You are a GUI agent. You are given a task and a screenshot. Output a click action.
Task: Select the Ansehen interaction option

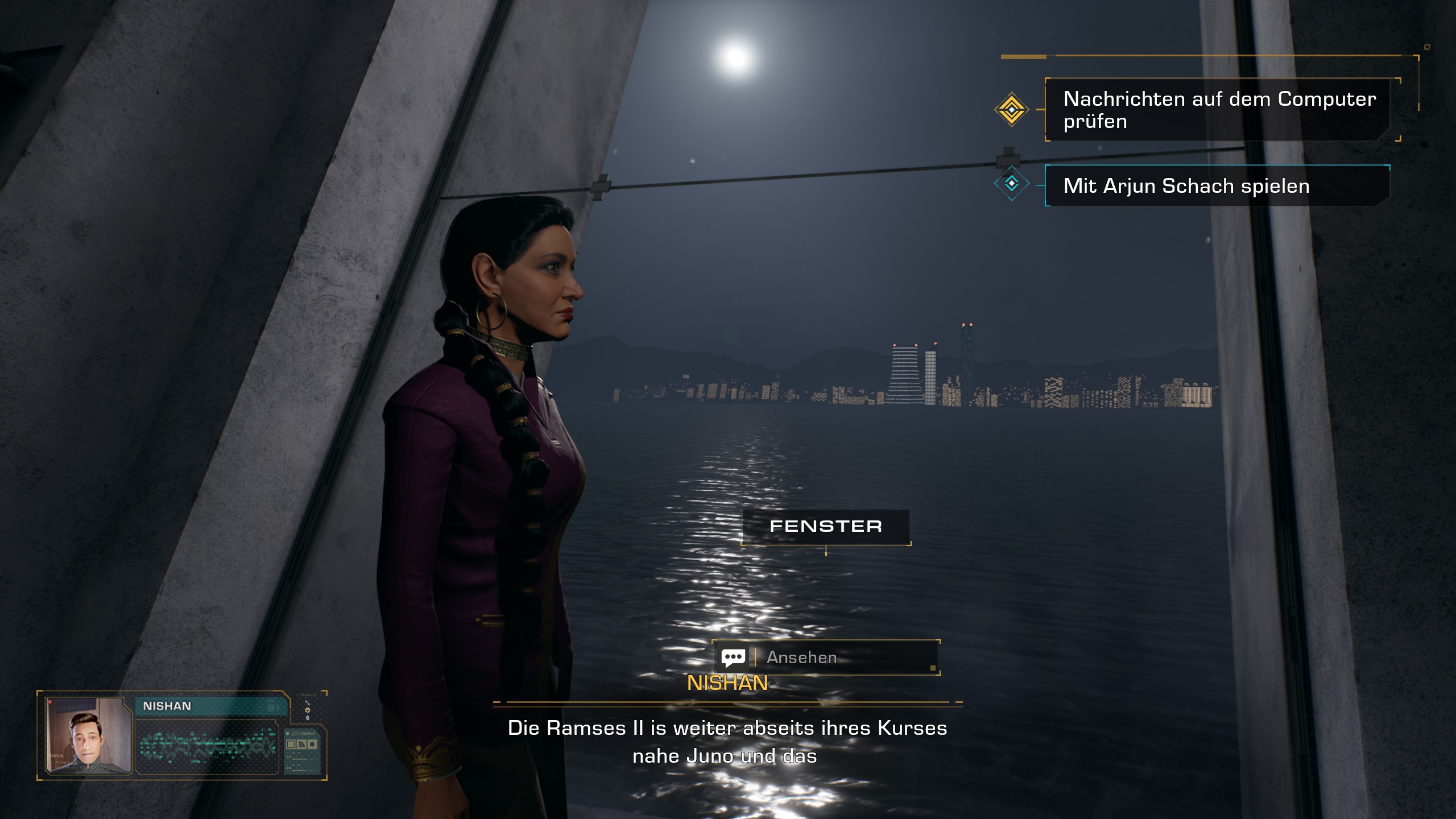point(825,657)
